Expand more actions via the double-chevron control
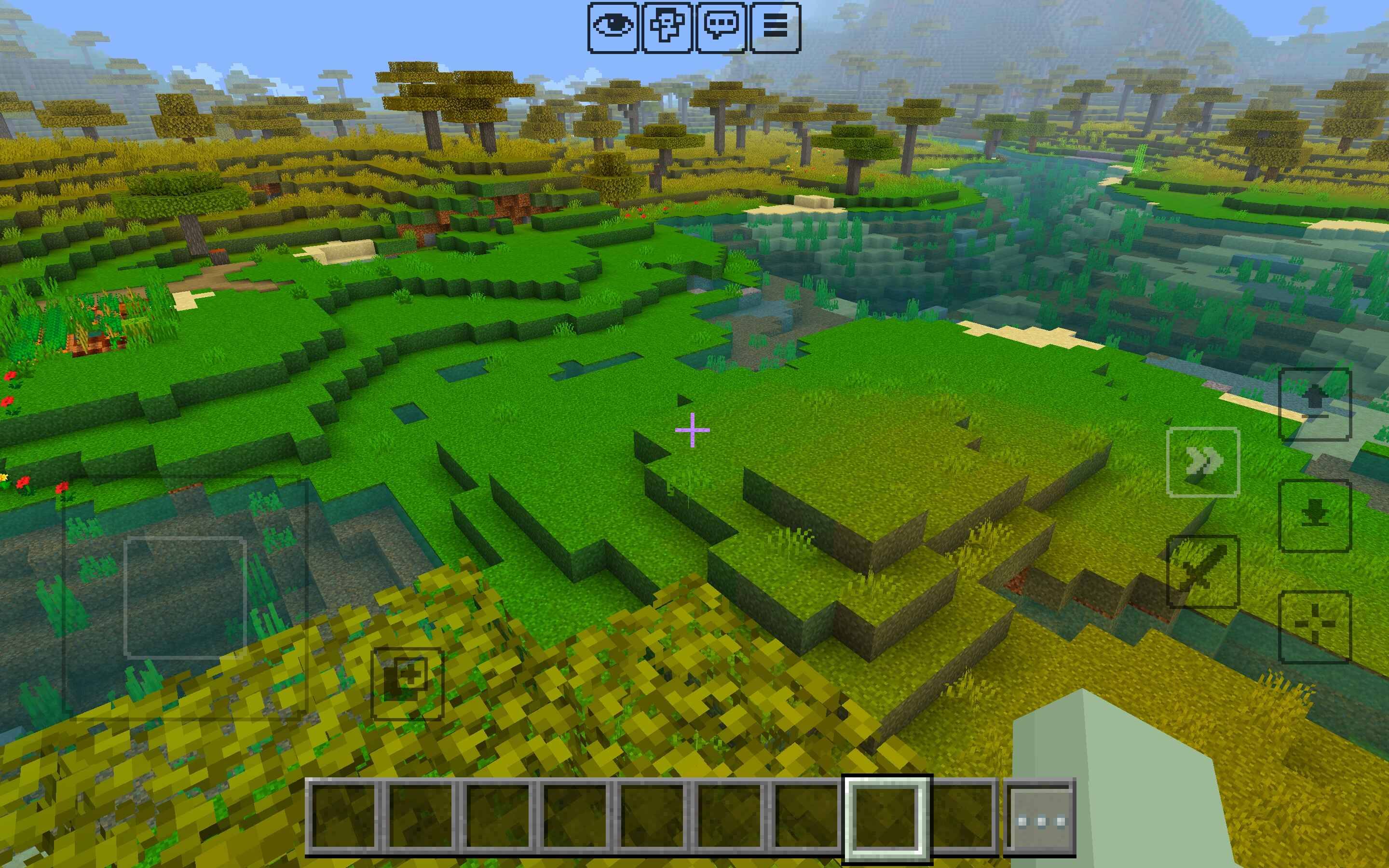 [1203, 462]
